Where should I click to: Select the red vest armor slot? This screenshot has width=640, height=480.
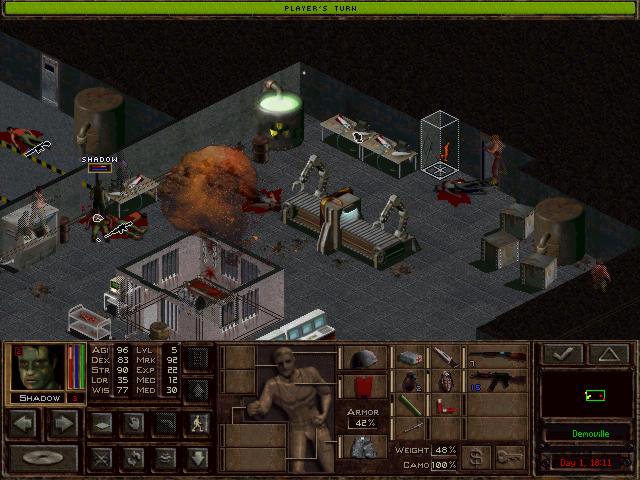[x=361, y=386]
